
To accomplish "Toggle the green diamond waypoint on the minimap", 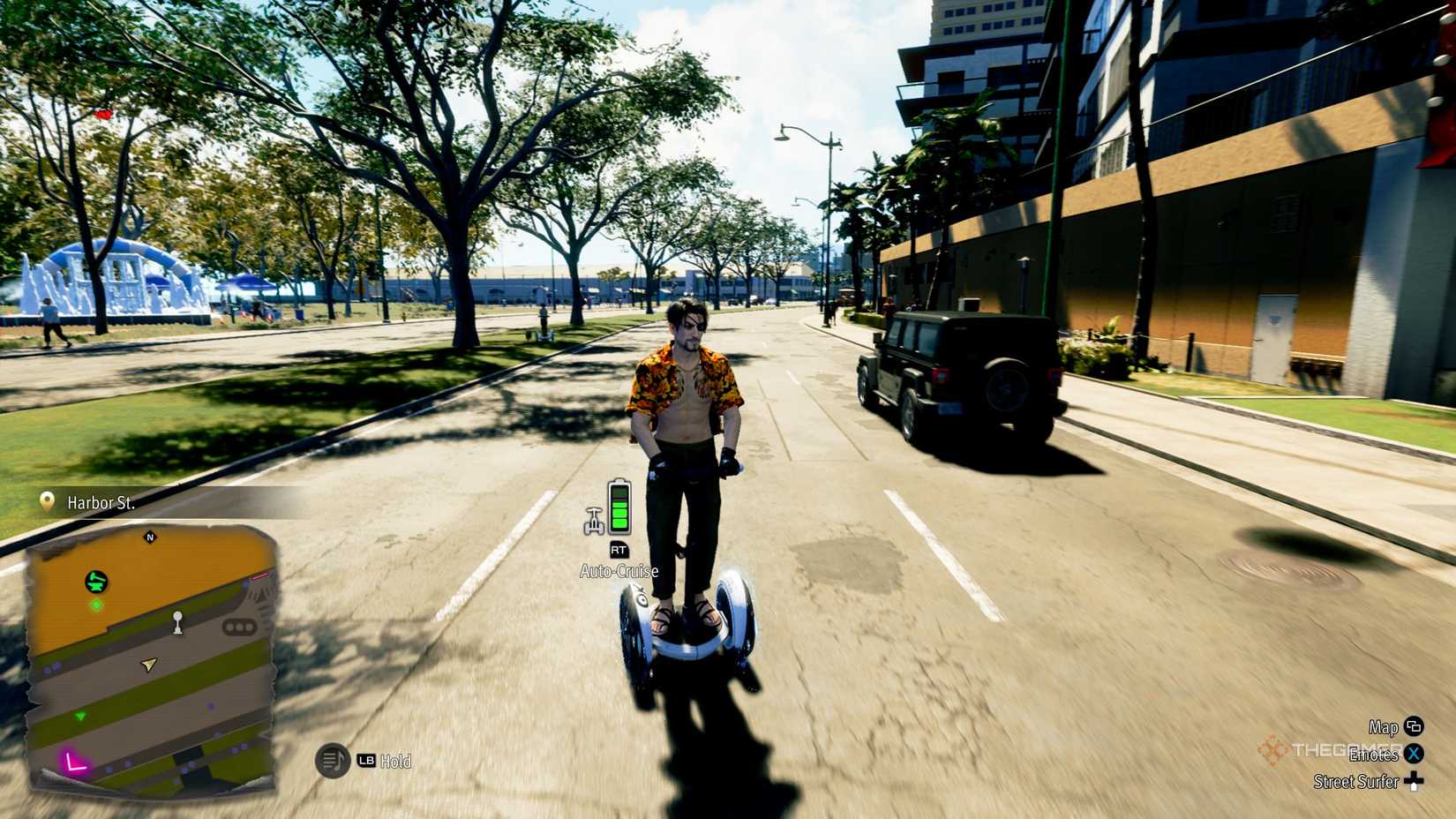I will 96,604.
